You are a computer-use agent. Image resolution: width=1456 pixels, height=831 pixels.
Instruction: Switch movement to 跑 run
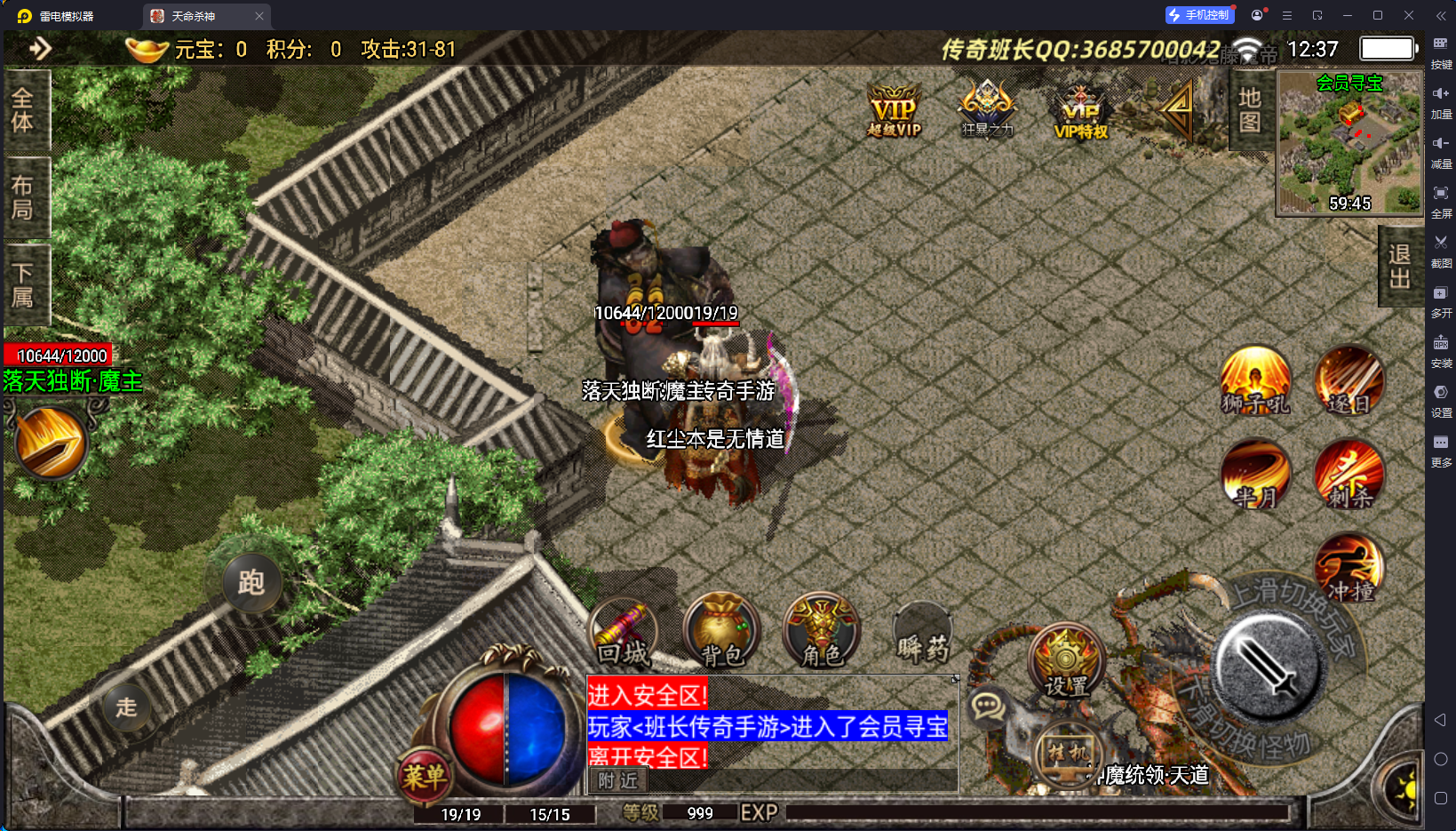click(251, 583)
